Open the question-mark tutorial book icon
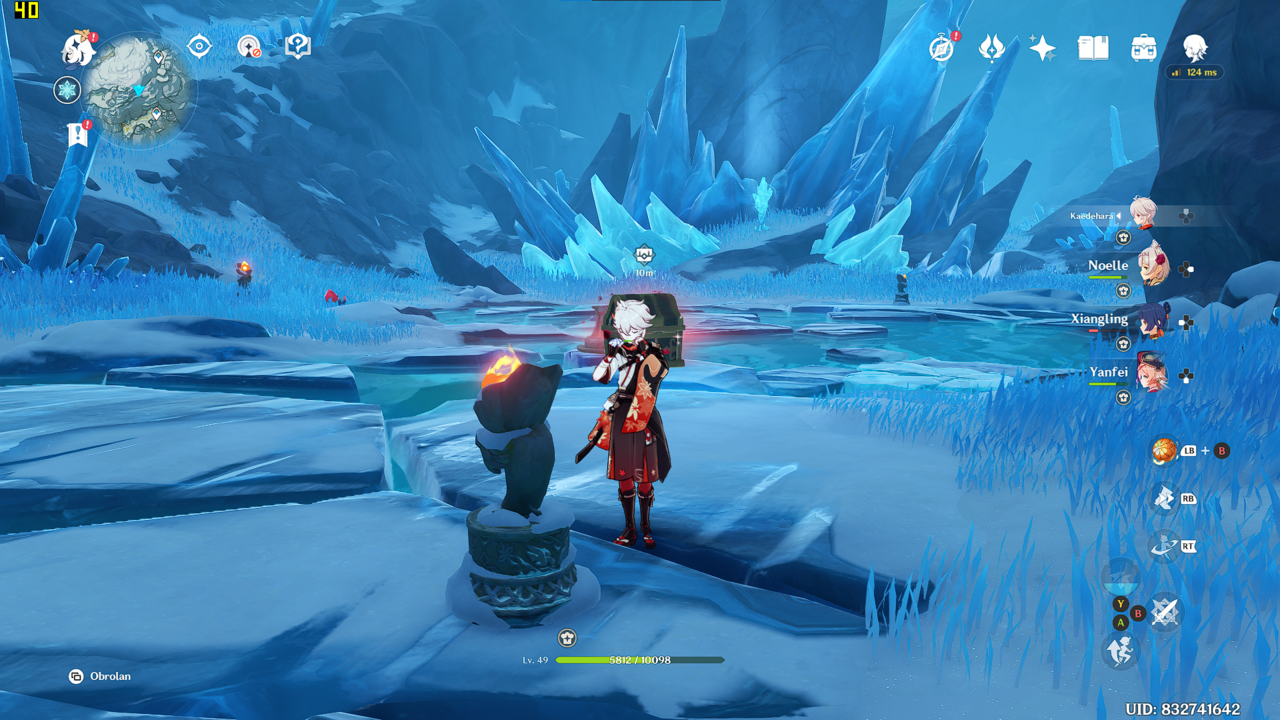The height and width of the screenshot is (720, 1280). pos(297,46)
